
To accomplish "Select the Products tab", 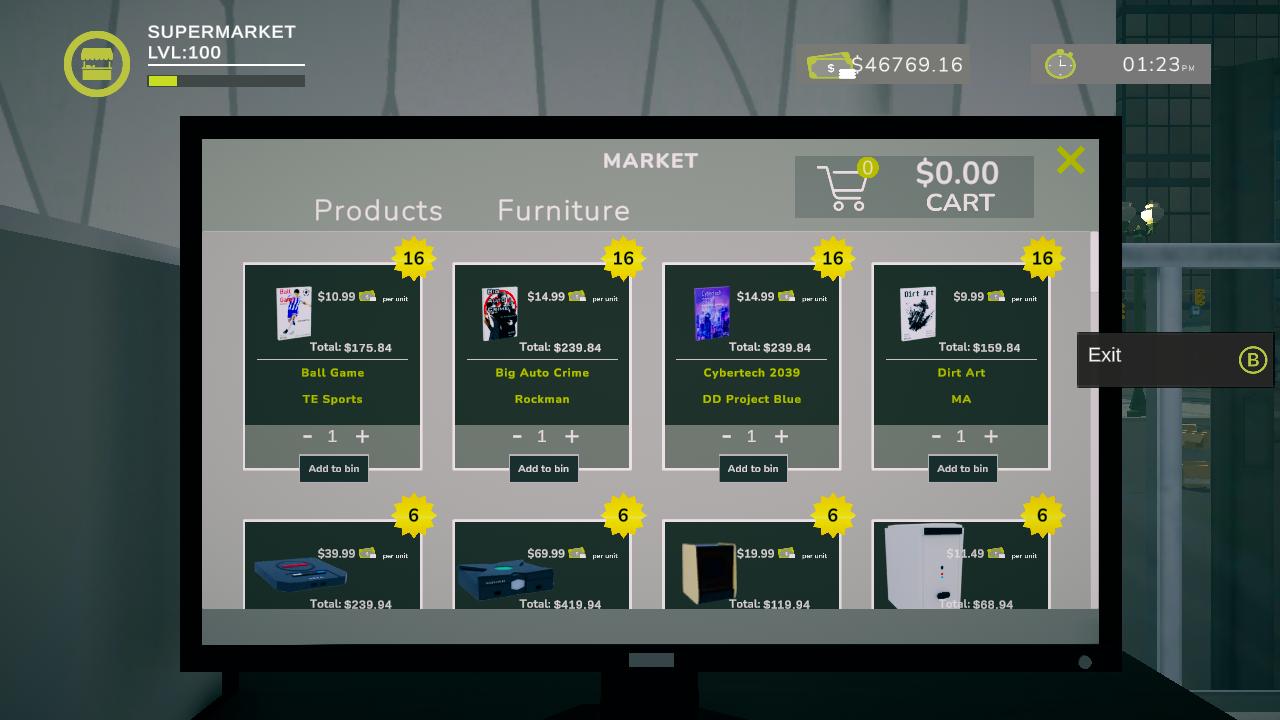I will pos(378,211).
